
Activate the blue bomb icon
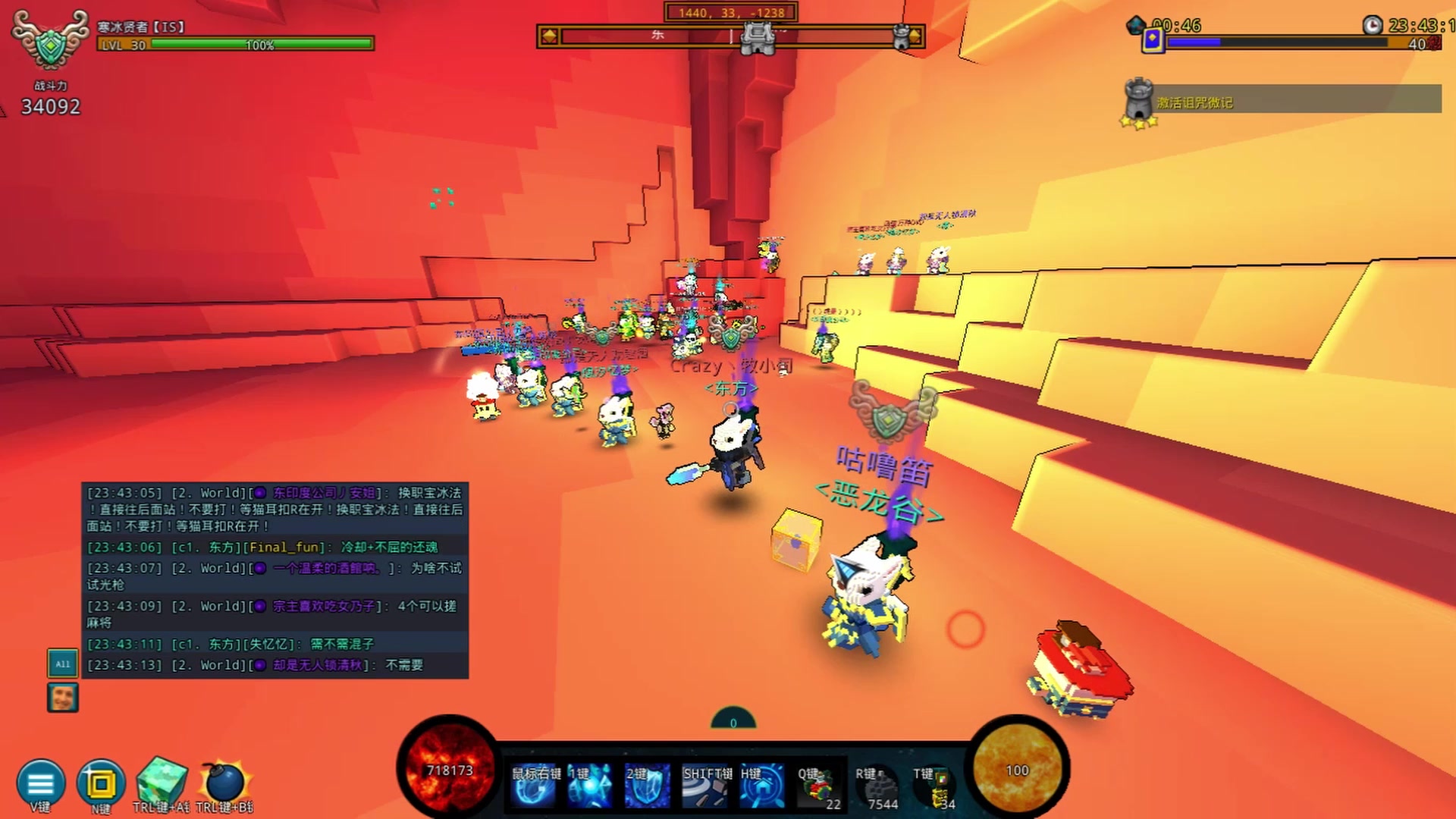pyautogui.click(x=224, y=783)
